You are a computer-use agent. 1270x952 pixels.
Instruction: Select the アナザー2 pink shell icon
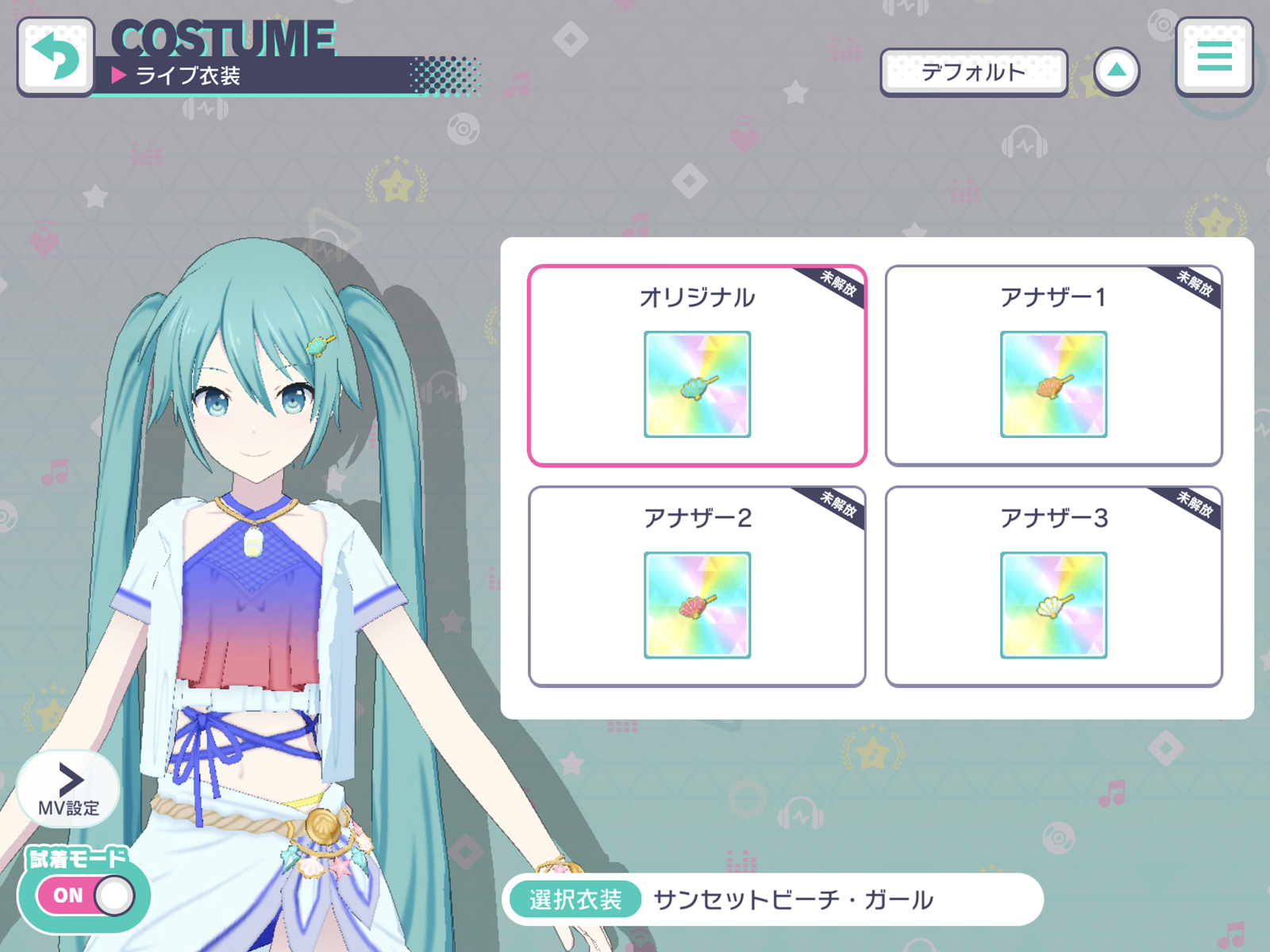tap(697, 604)
